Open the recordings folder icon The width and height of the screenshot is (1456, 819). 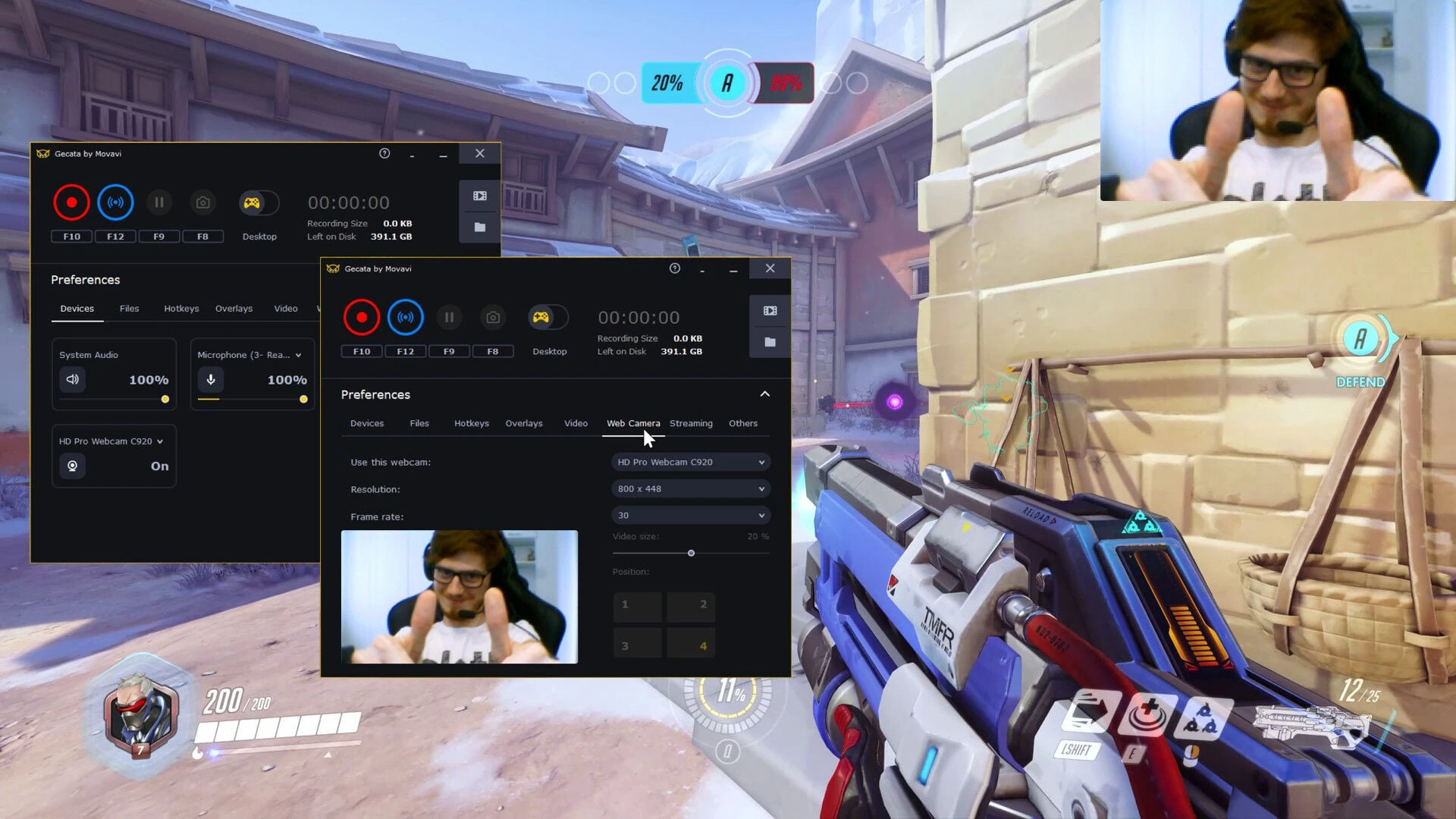pyautogui.click(x=770, y=342)
